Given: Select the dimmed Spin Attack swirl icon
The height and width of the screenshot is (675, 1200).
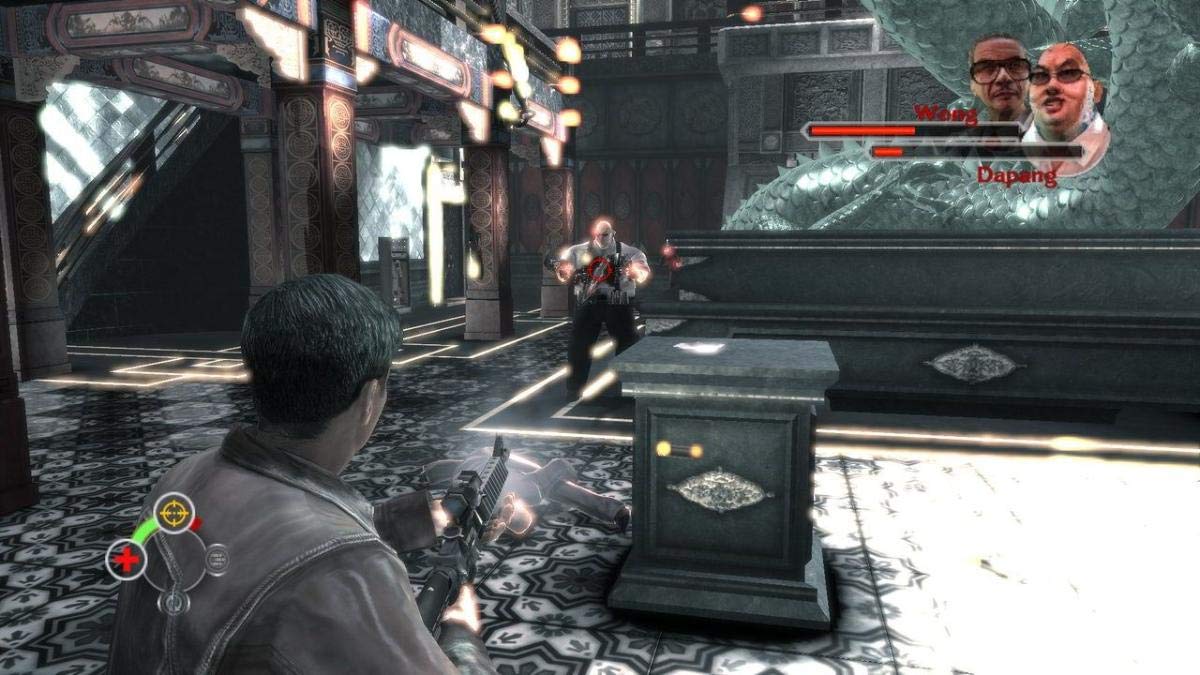Looking at the screenshot, I should pyautogui.click(x=175, y=601).
